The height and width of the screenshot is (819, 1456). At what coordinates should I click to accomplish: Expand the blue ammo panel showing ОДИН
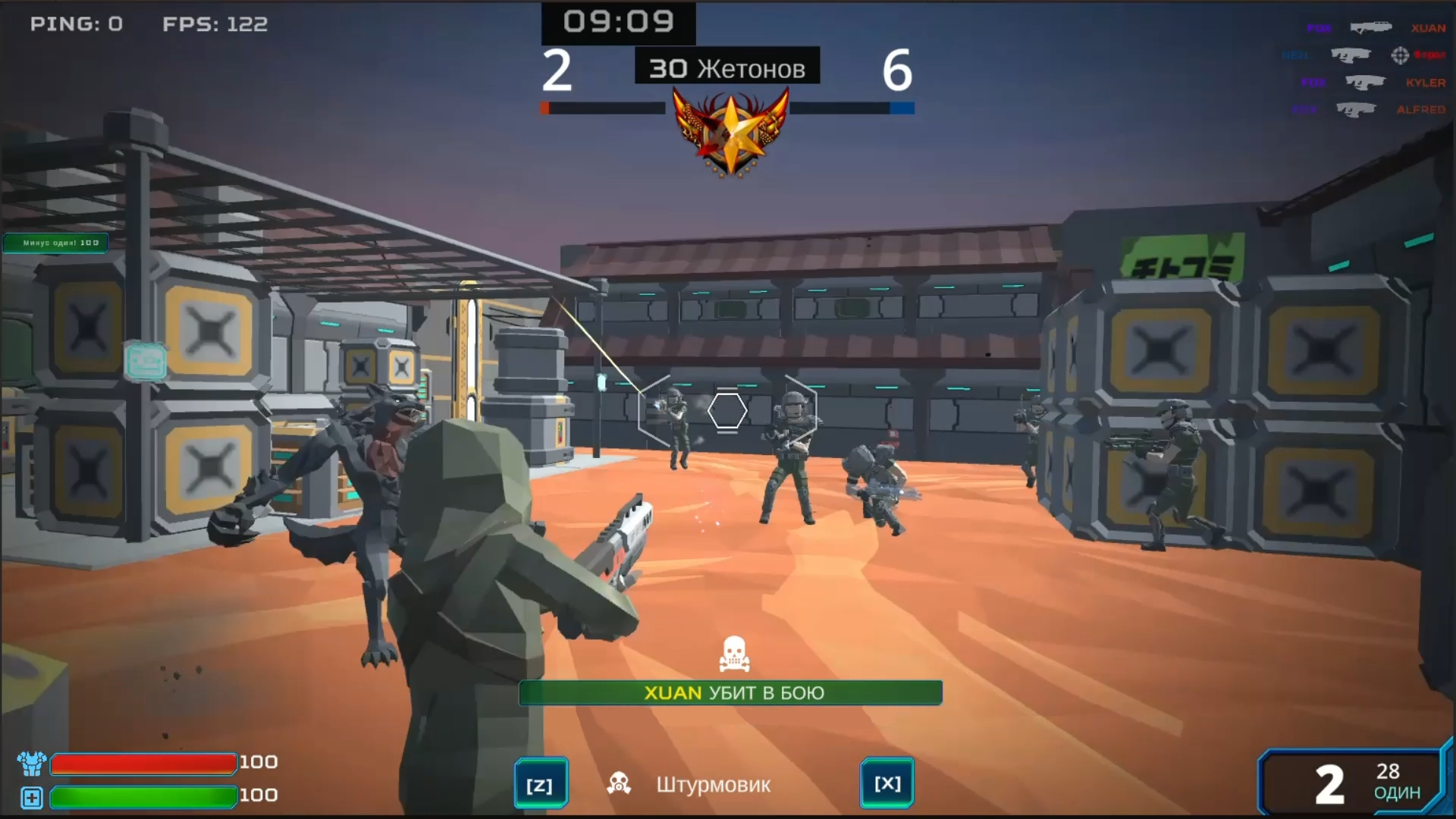(1357, 783)
